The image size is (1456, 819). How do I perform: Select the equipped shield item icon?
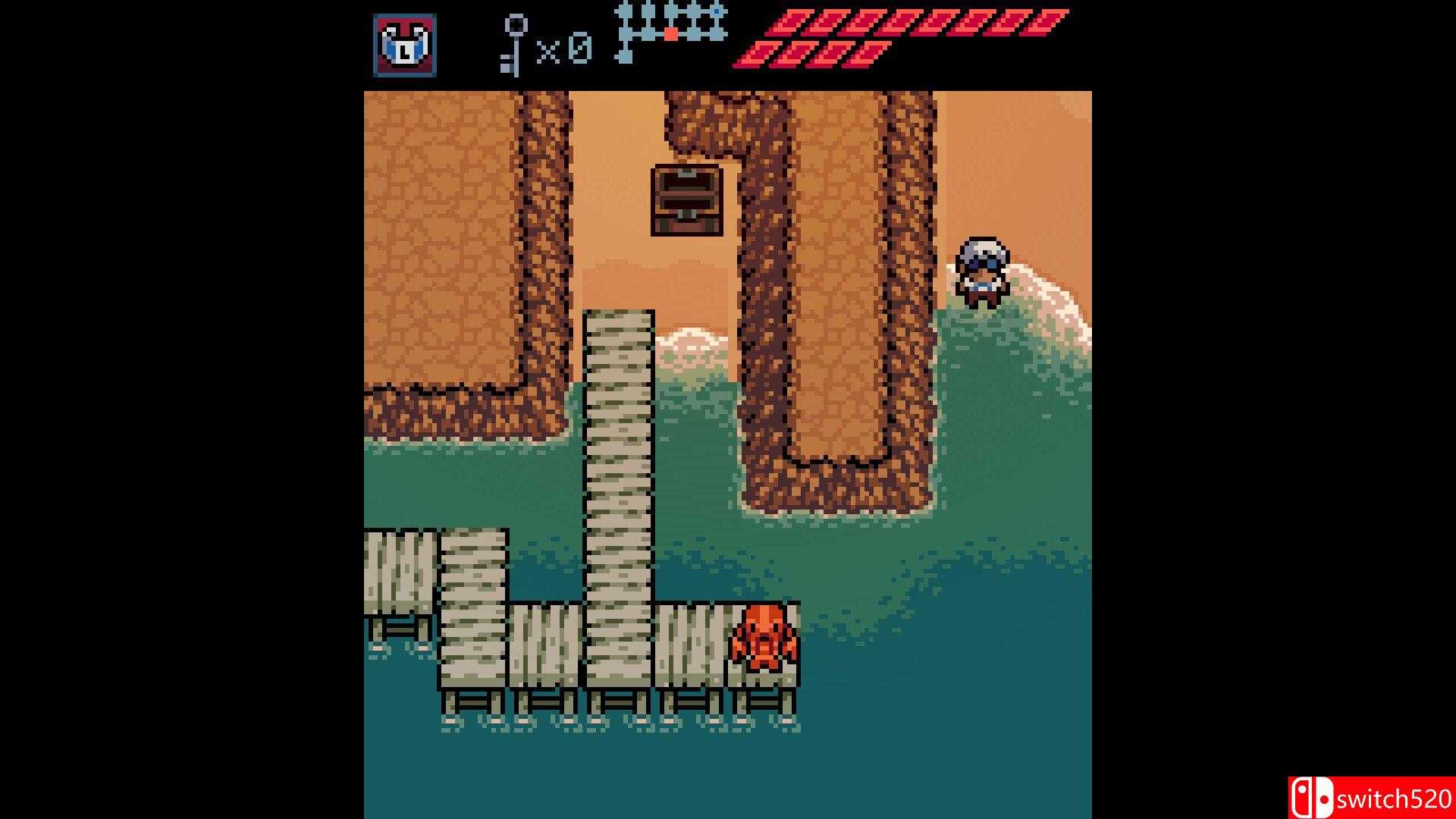pos(403,42)
